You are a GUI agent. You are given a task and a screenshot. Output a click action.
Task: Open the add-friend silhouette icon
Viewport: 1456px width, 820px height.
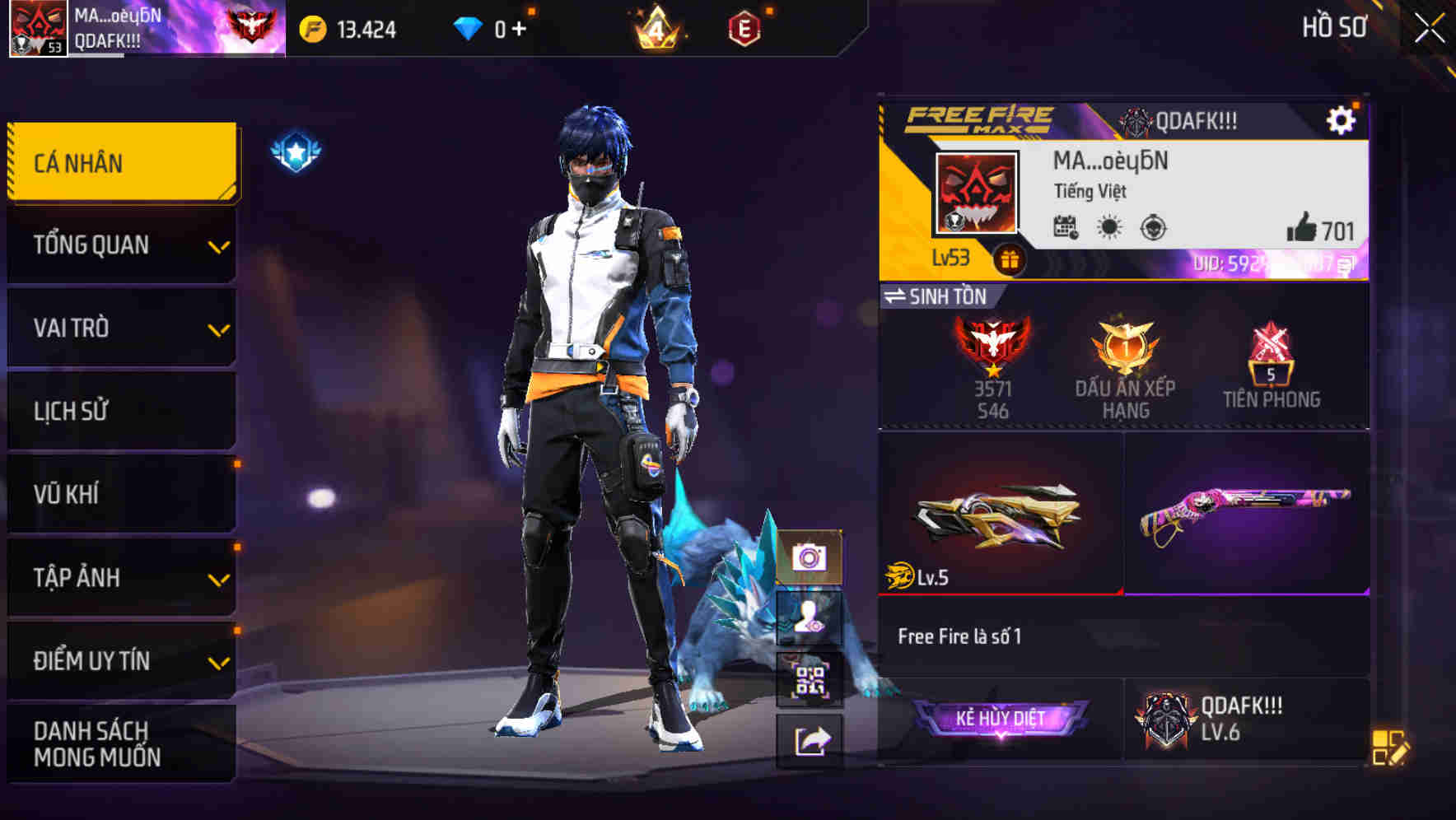click(x=810, y=618)
